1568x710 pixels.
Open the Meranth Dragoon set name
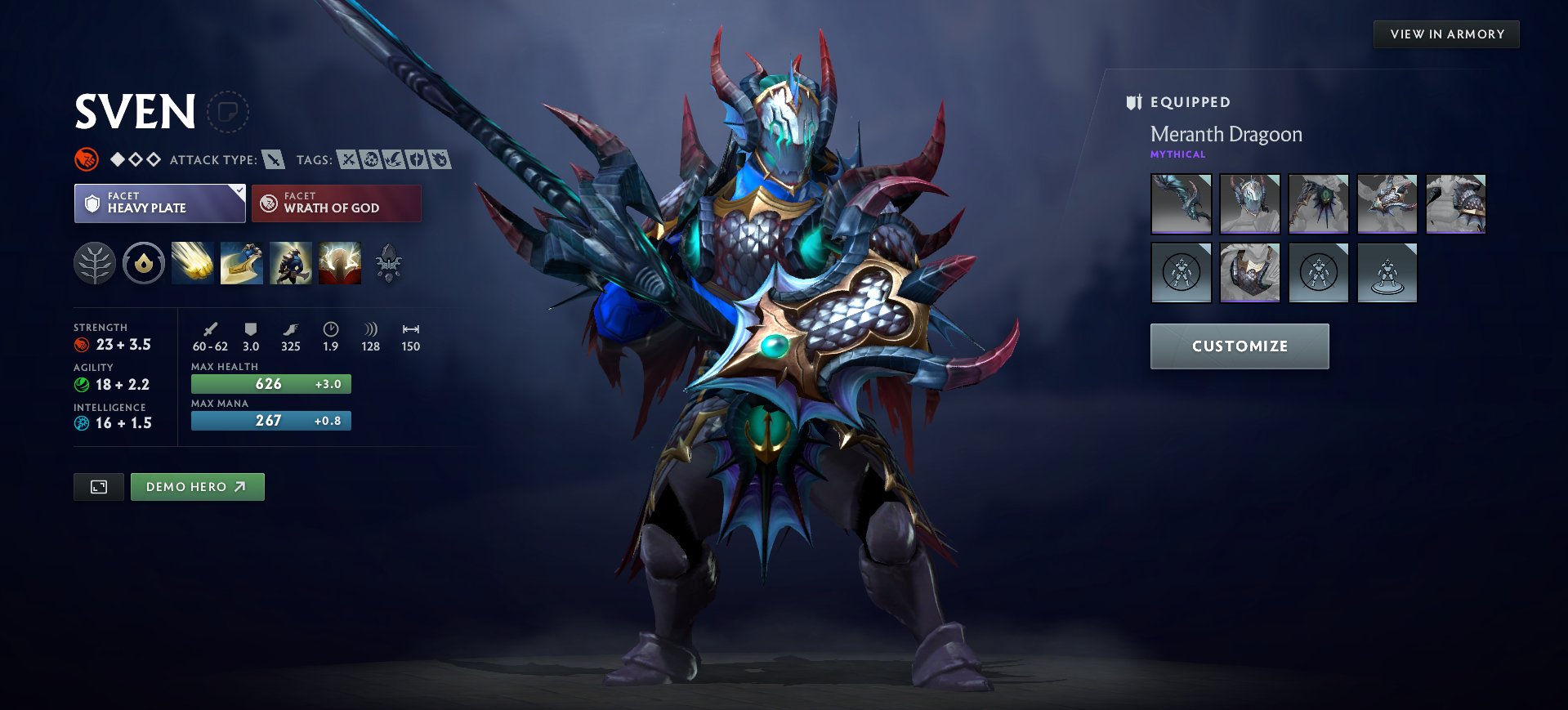coord(1226,134)
